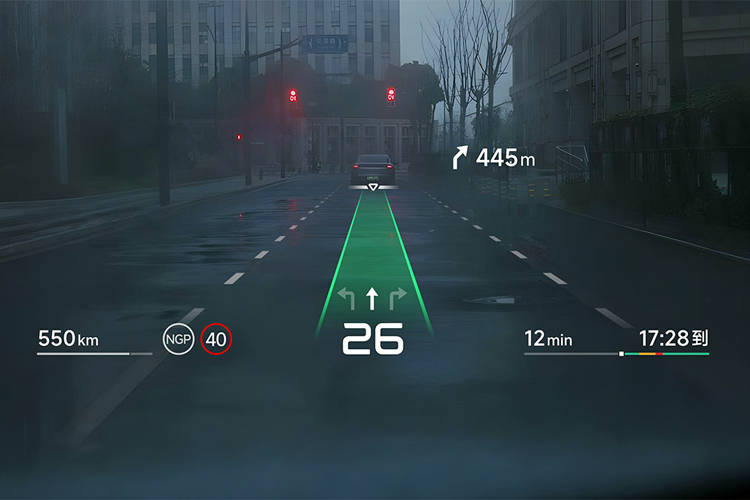Select the highlighted straight-ahead lane arrow

(373, 297)
